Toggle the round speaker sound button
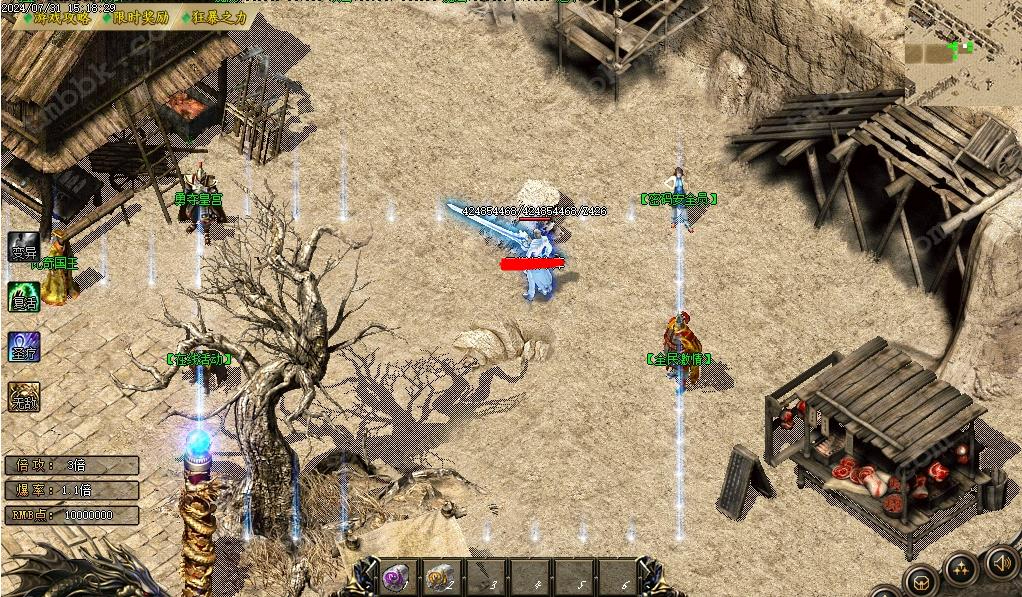This screenshot has height=597, width=1022. [x=1002, y=562]
